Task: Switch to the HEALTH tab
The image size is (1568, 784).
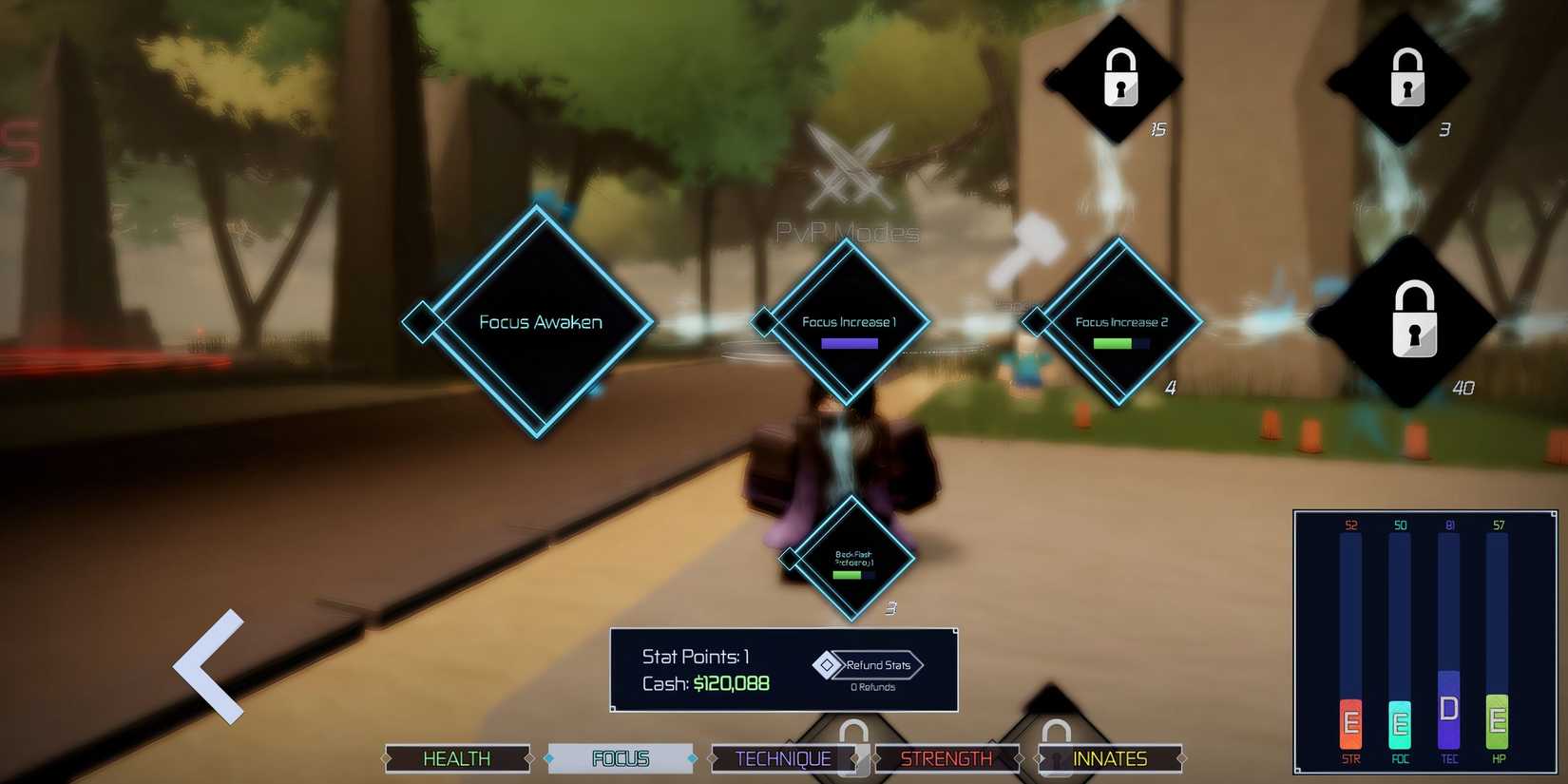Action: (457, 758)
